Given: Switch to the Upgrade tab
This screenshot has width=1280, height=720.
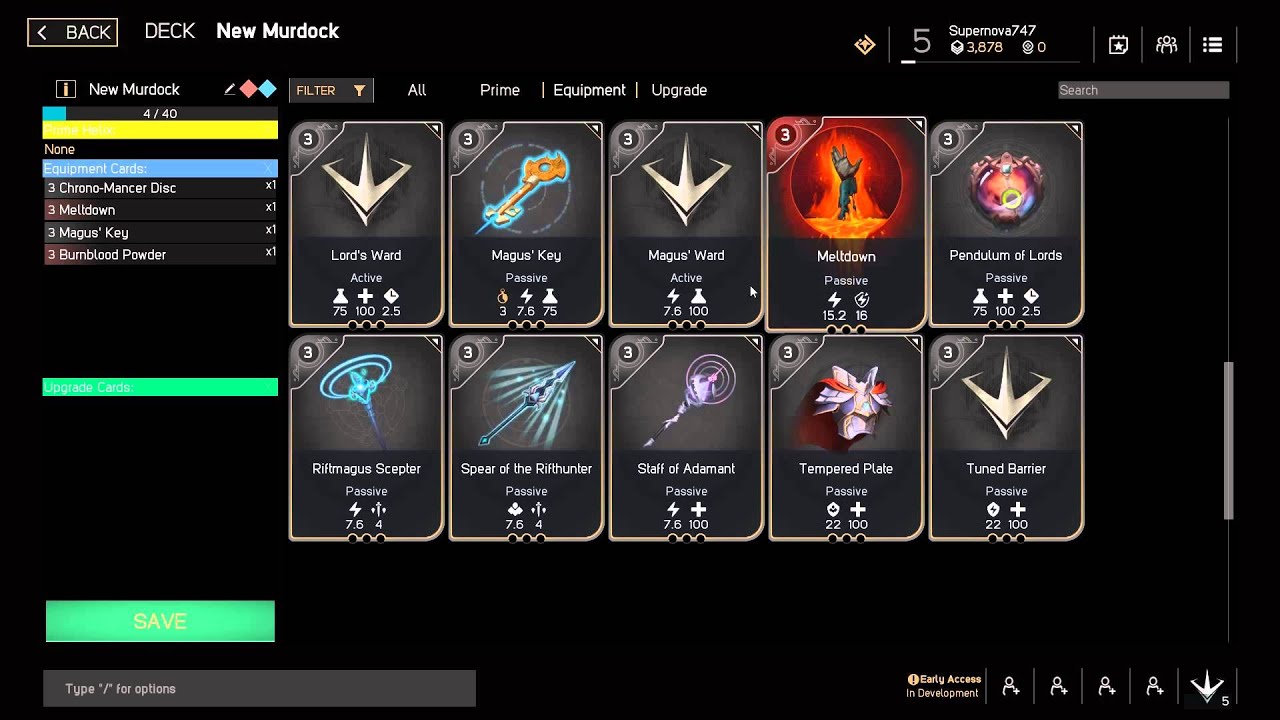Looking at the screenshot, I should click(679, 90).
